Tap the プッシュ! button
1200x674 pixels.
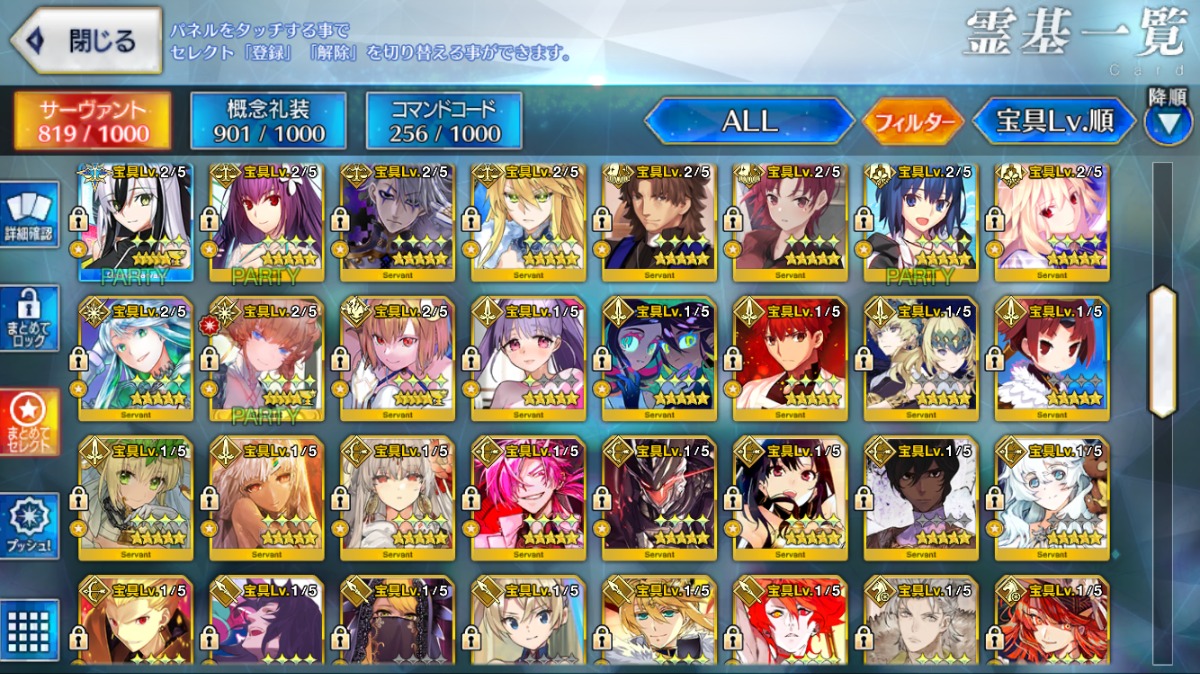(32, 526)
